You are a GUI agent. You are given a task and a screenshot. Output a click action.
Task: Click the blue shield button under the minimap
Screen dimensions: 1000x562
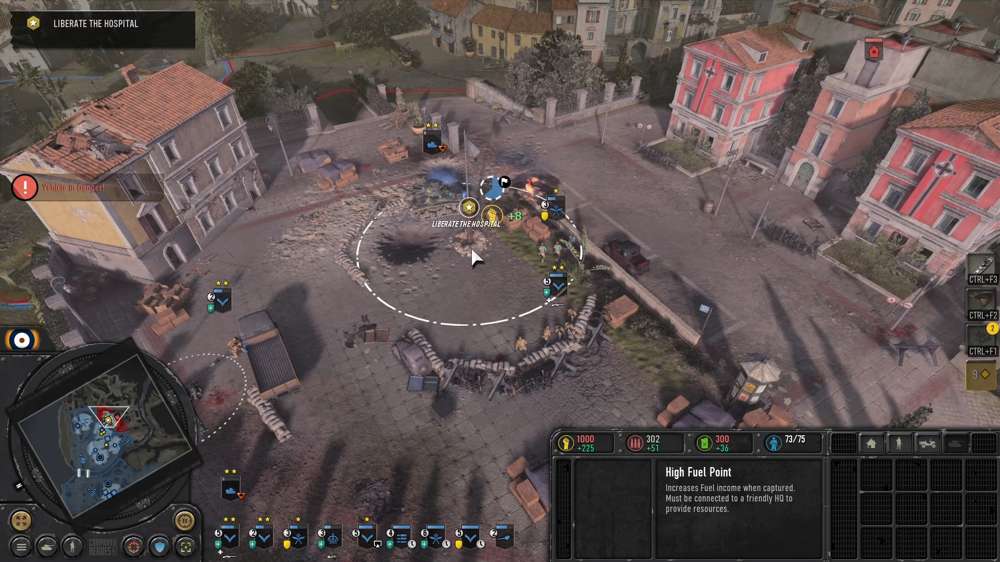[x=158, y=547]
